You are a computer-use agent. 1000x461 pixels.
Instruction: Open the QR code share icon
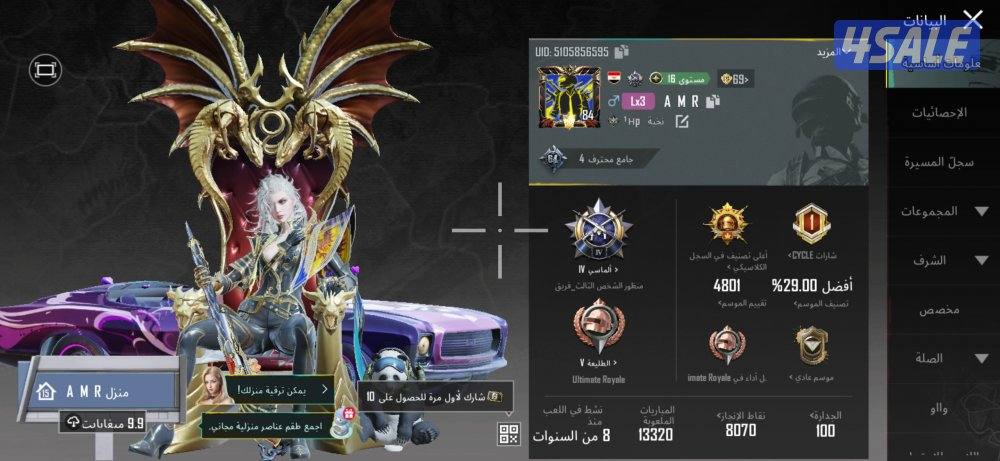pyautogui.click(x=509, y=433)
